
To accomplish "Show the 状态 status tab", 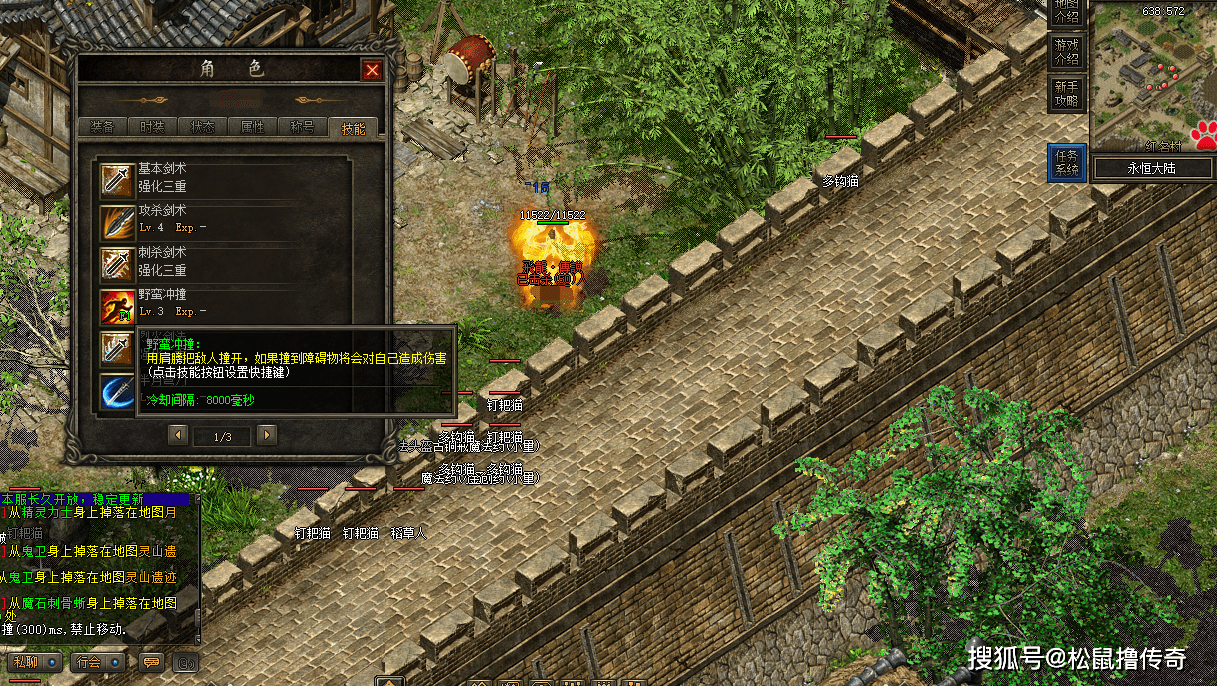I will 202,127.
